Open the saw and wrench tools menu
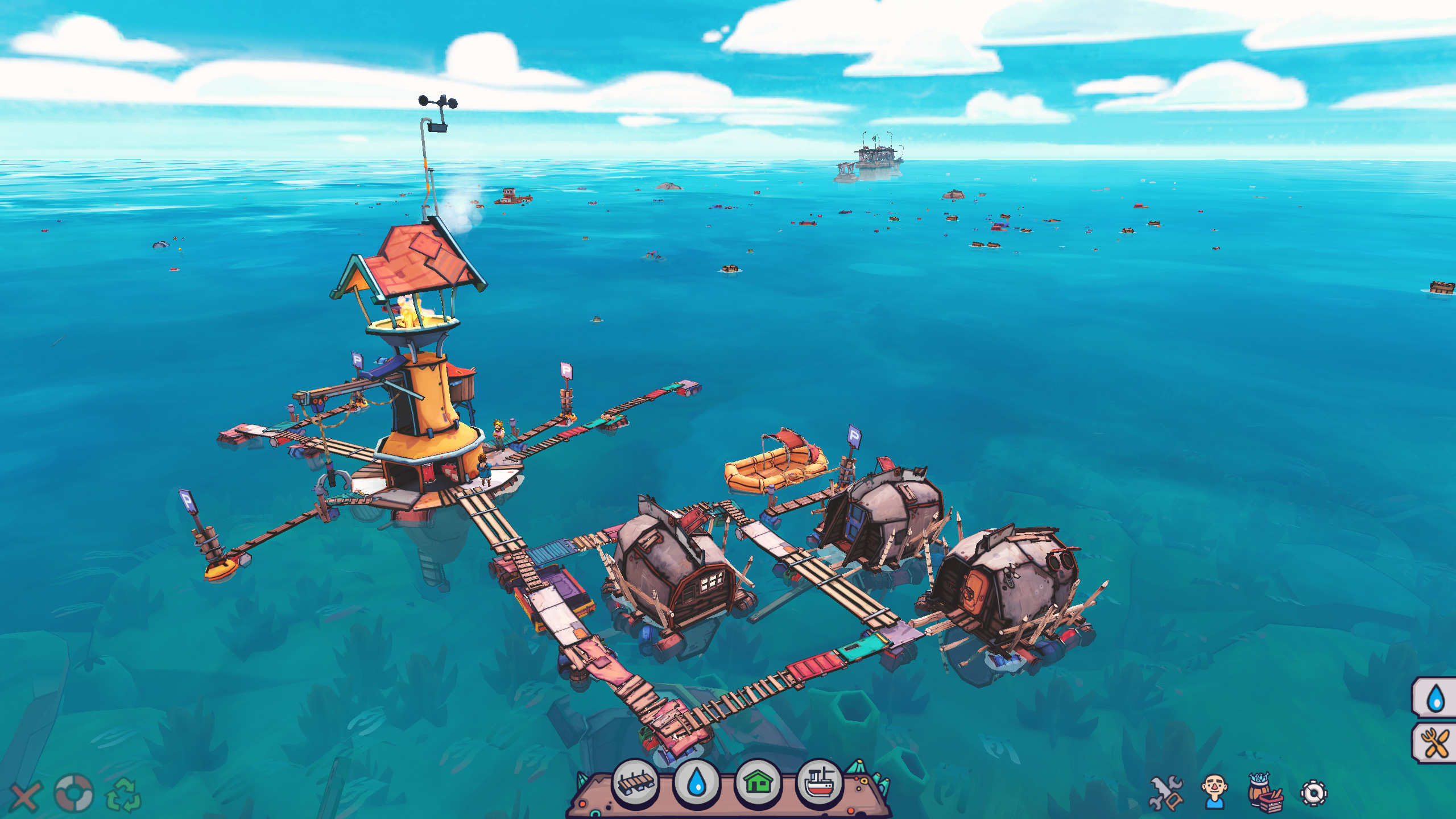The height and width of the screenshot is (819, 1456). (1165, 793)
